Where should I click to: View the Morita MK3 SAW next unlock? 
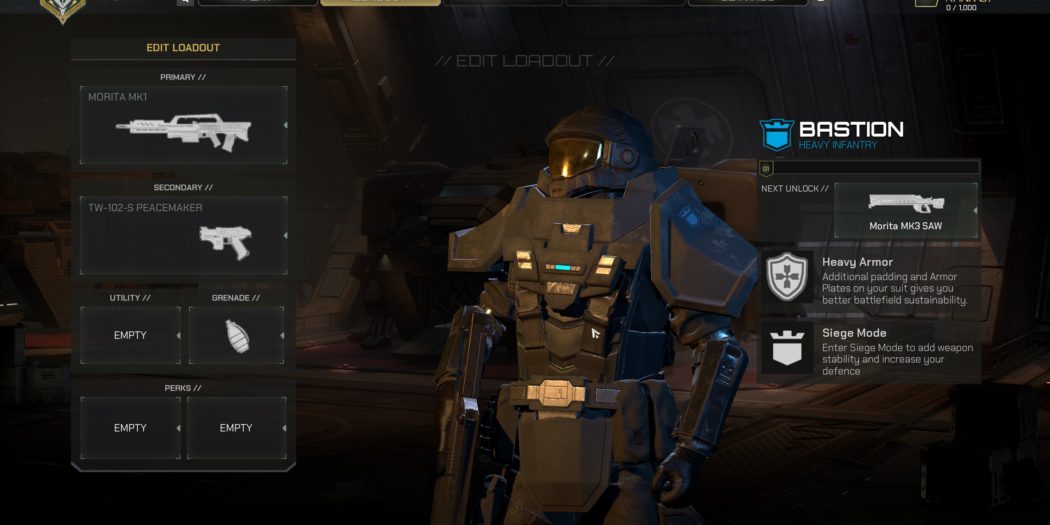(x=905, y=210)
